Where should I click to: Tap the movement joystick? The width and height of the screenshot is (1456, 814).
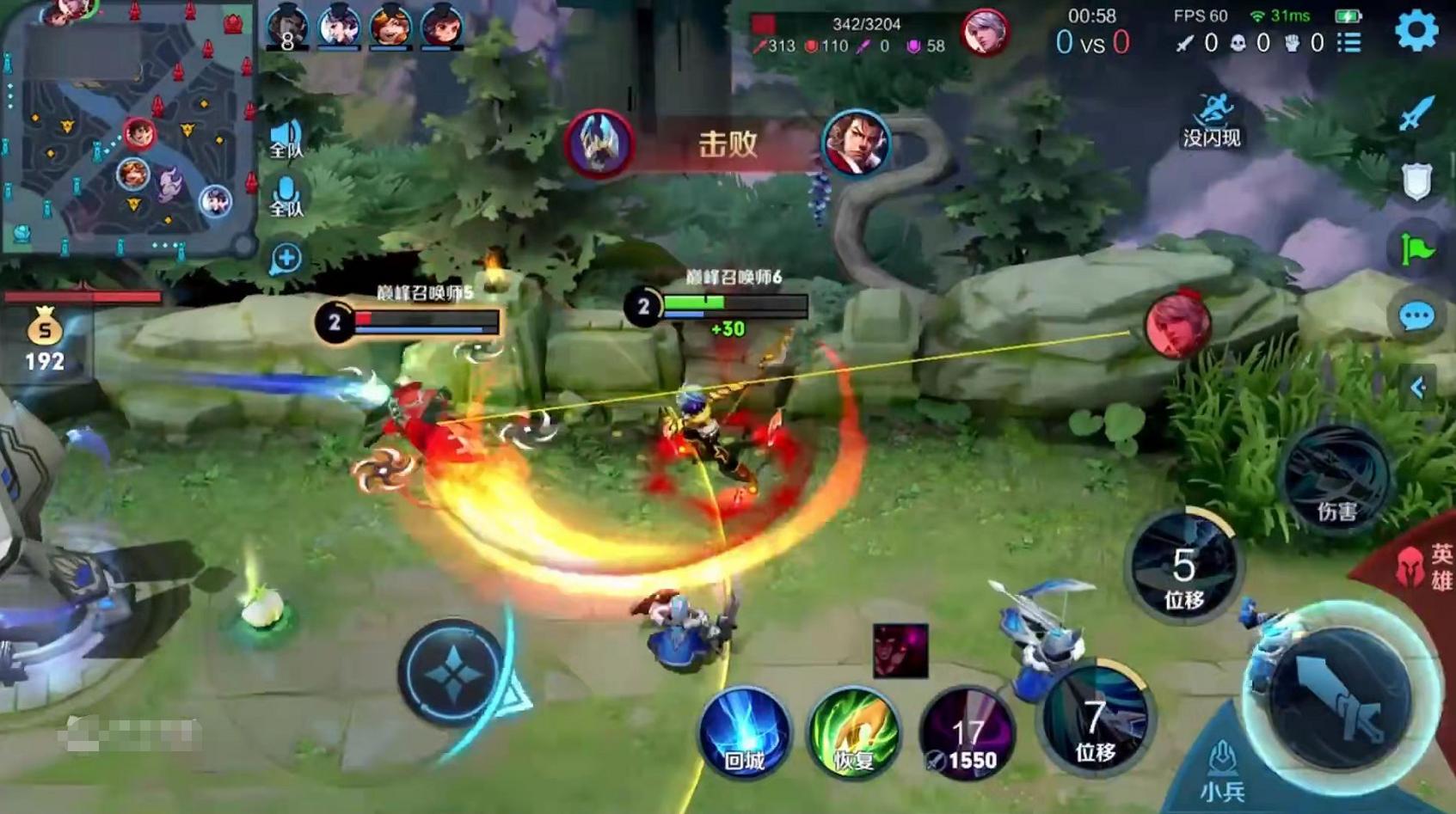point(453,675)
